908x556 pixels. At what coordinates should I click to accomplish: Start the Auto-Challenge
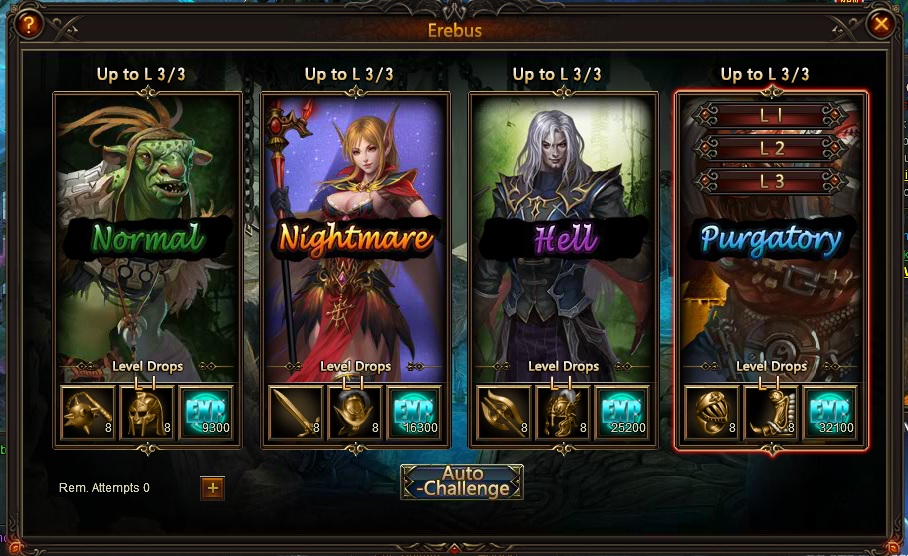click(461, 481)
